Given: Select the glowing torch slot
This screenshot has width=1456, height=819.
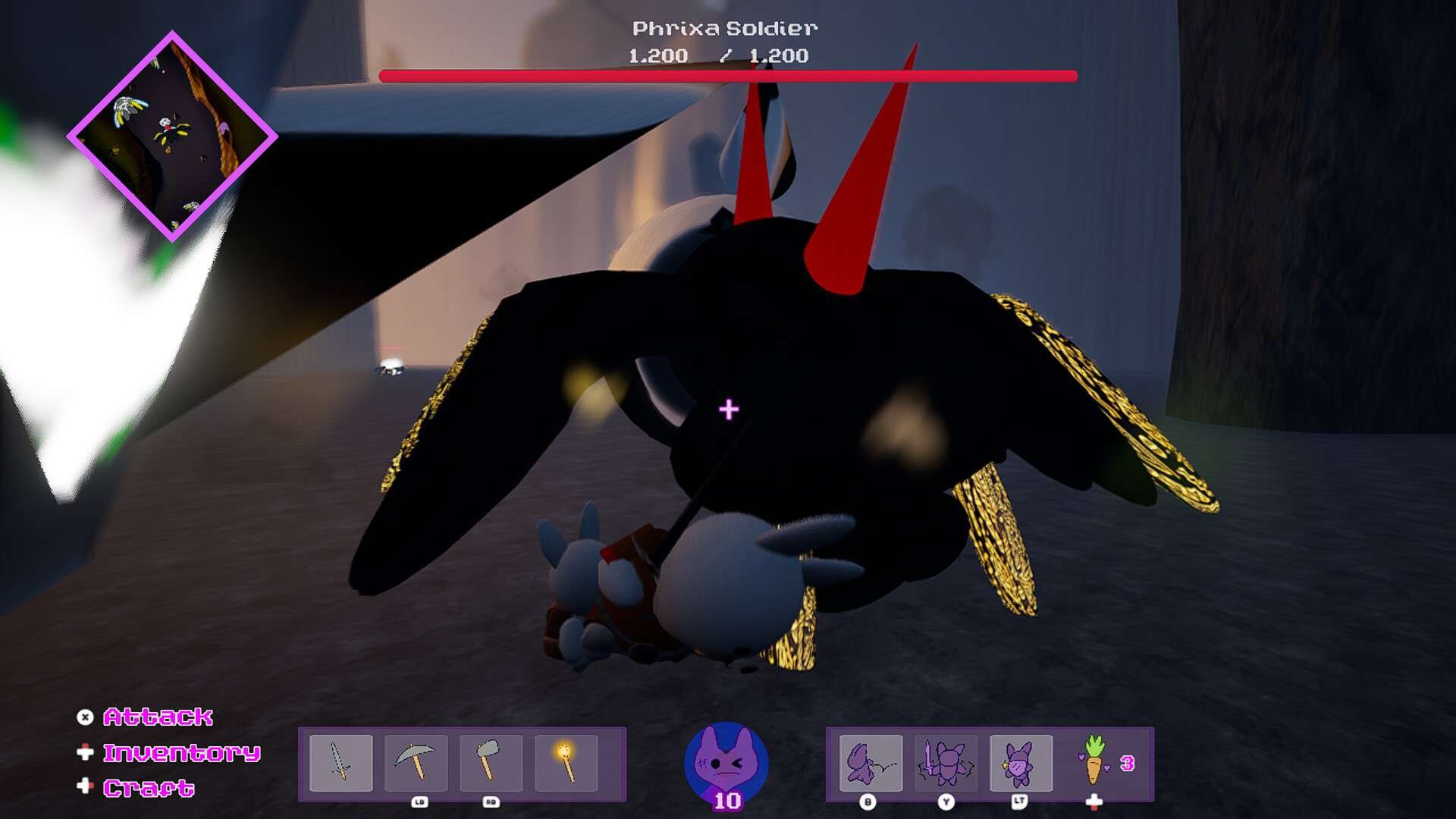Looking at the screenshot, I should [566, 762].
